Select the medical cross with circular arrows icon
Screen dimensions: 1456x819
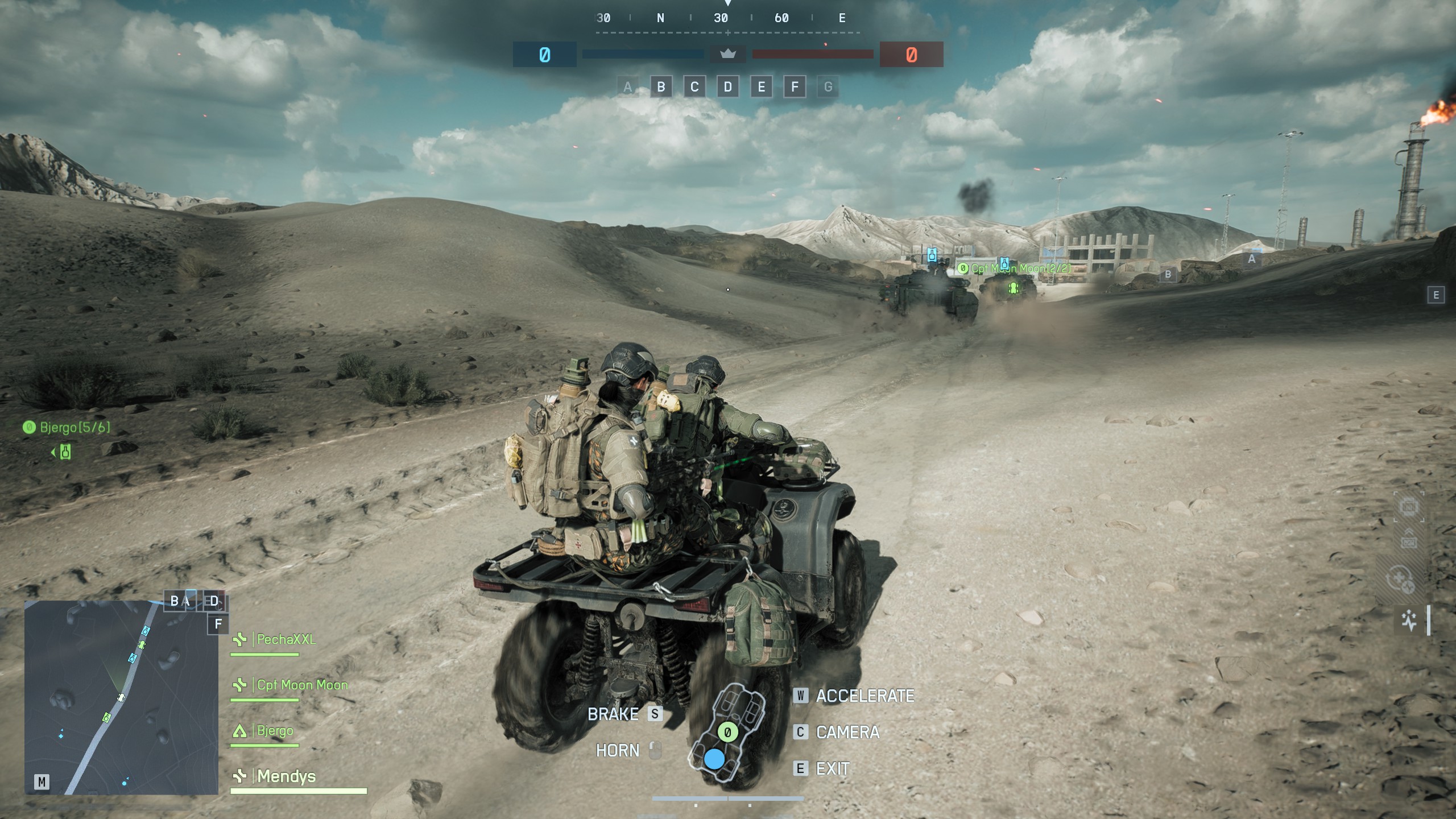click(x=1400, y=580)
